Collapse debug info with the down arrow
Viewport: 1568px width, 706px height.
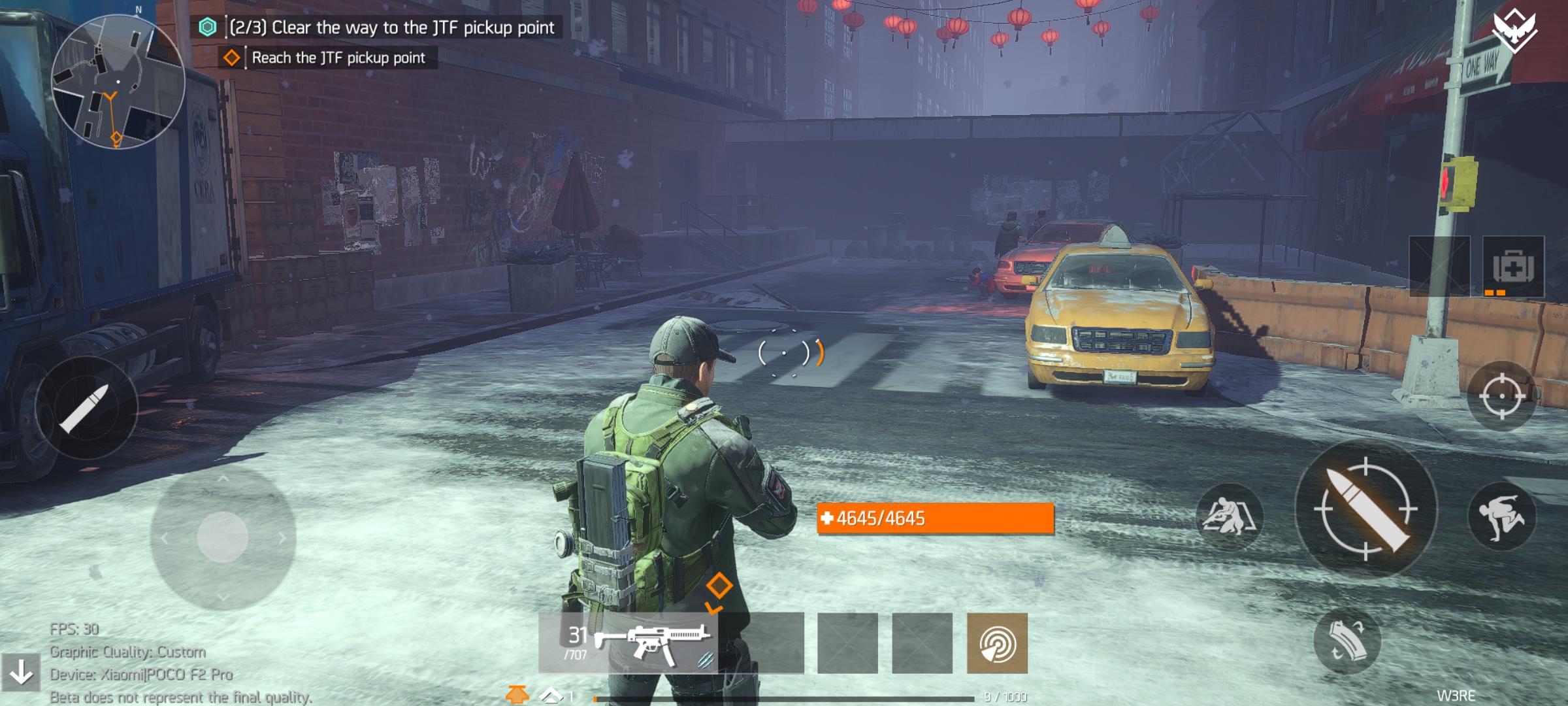point(21,672)
